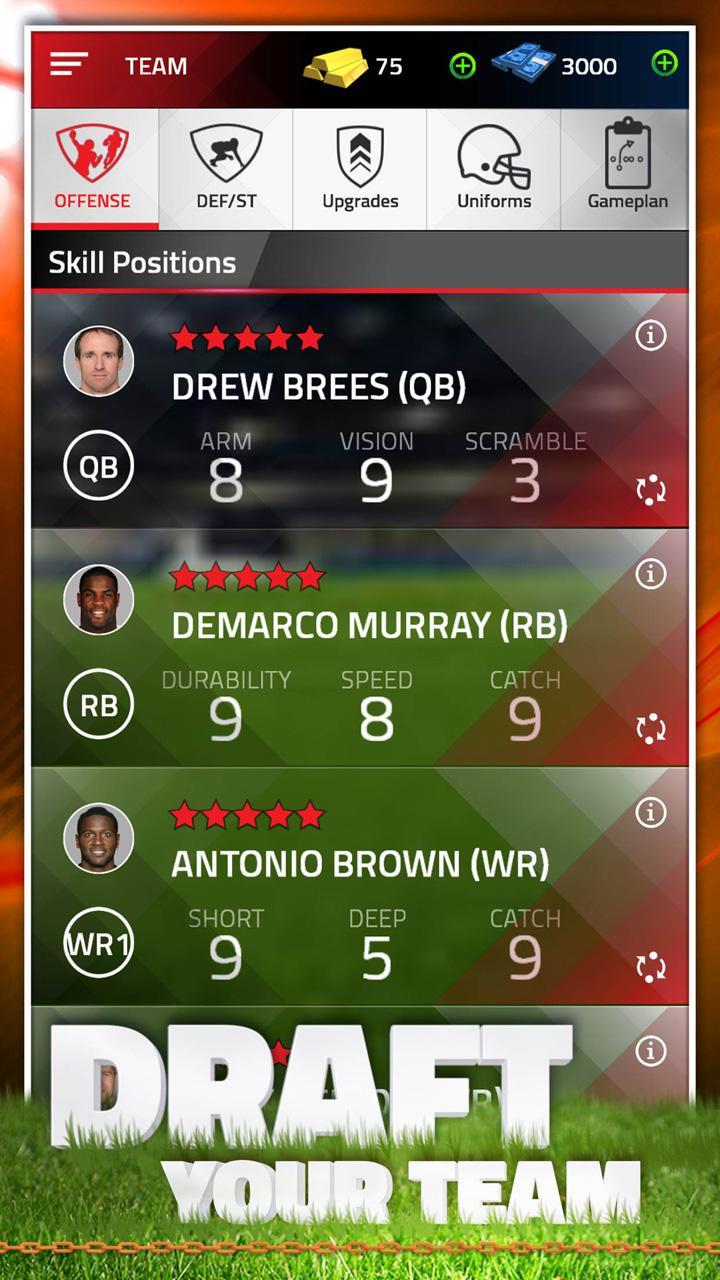Go to the Gameplan tab
This screenshot has width=720, height=1280.
pos(627,169)
